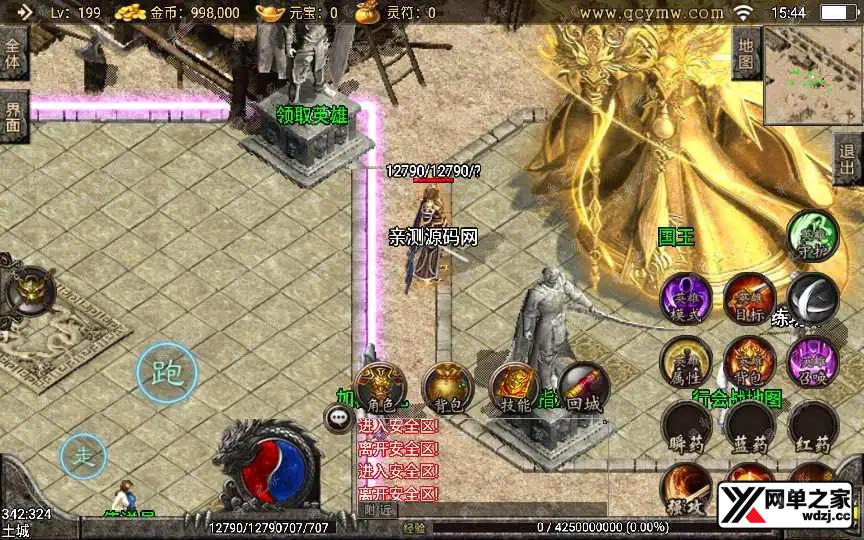The image size is (864, 540).
Task: Open the 地图 map button
Action: click(x=746, y=52)
